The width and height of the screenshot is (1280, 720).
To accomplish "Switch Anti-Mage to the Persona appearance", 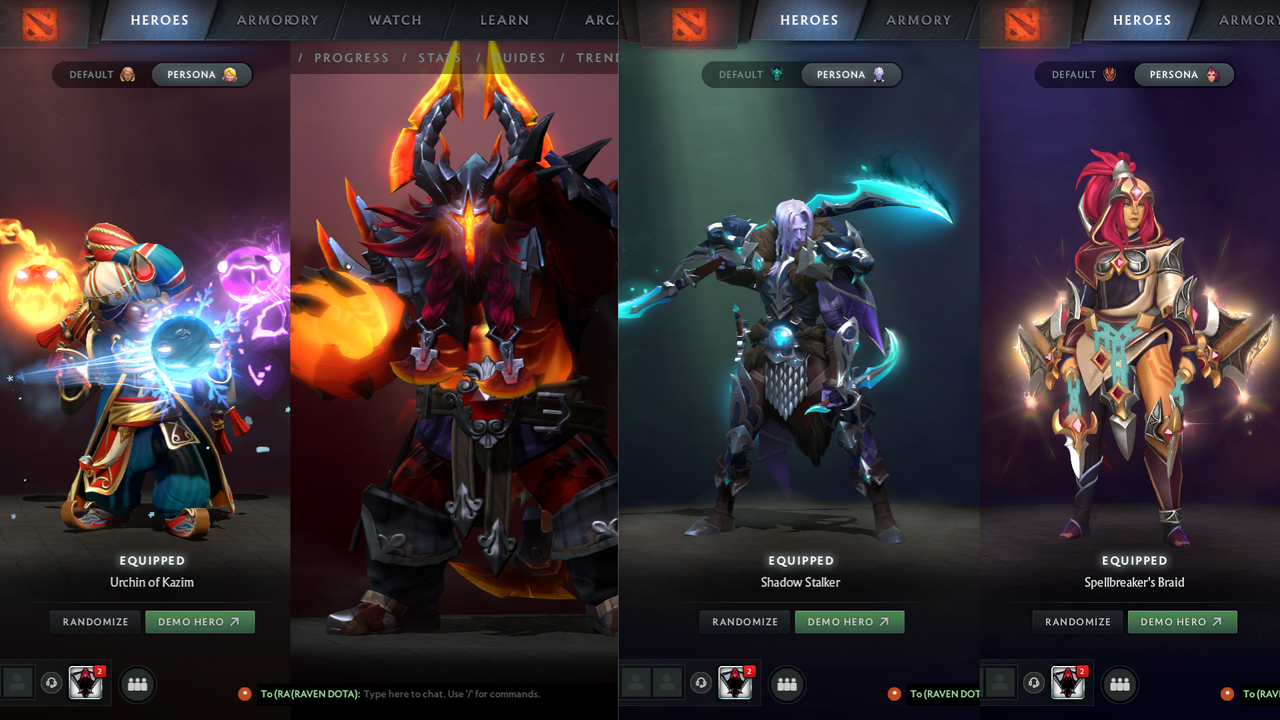I will (x=851, y=74).
